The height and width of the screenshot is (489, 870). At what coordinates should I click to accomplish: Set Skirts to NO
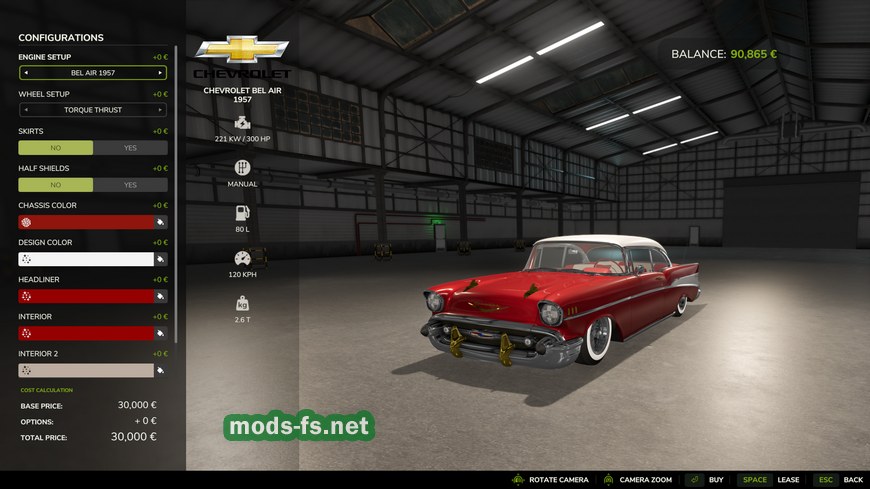(56, 147)
